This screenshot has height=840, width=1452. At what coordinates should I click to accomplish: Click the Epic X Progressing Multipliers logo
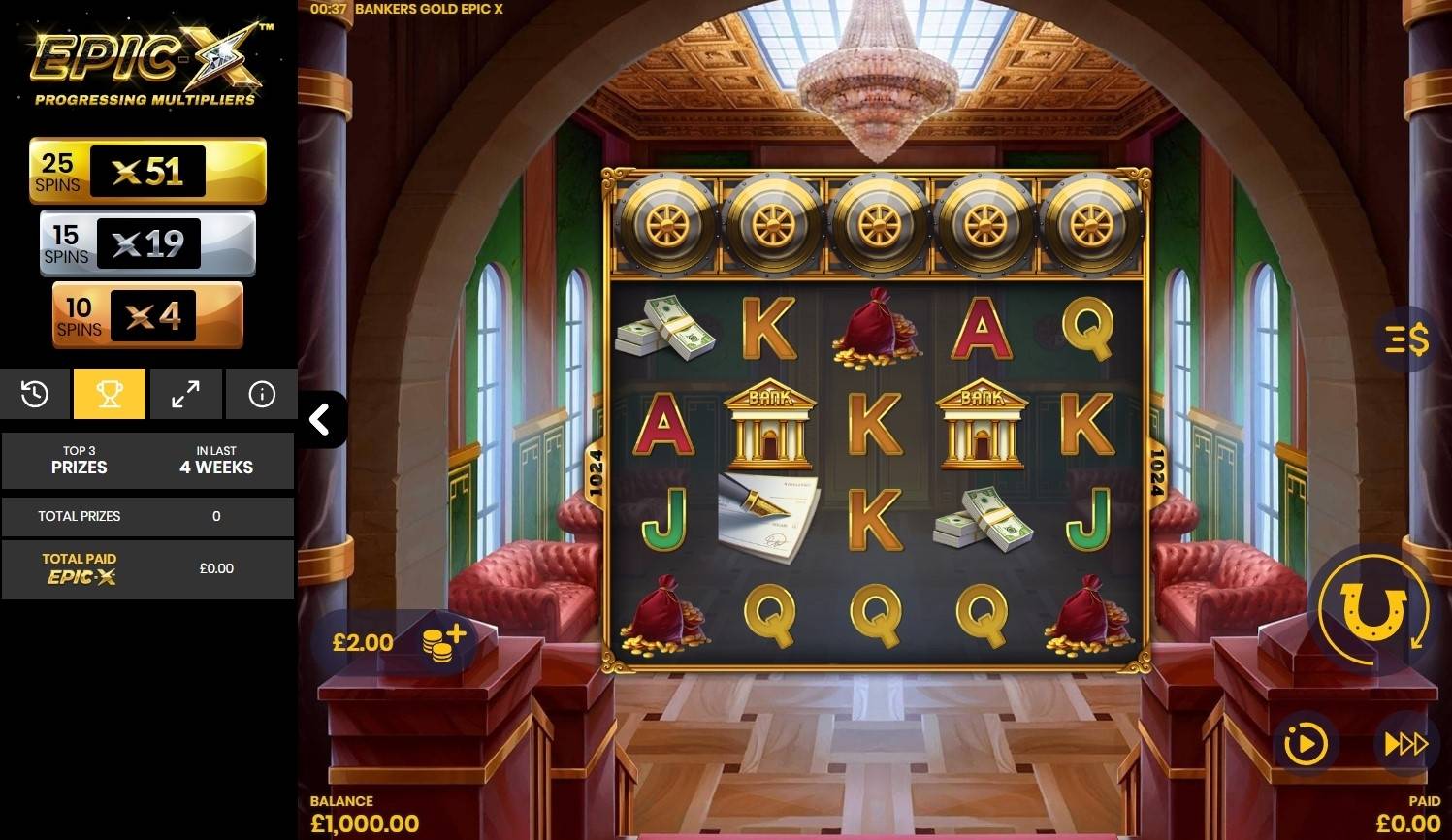click(147, 58)
